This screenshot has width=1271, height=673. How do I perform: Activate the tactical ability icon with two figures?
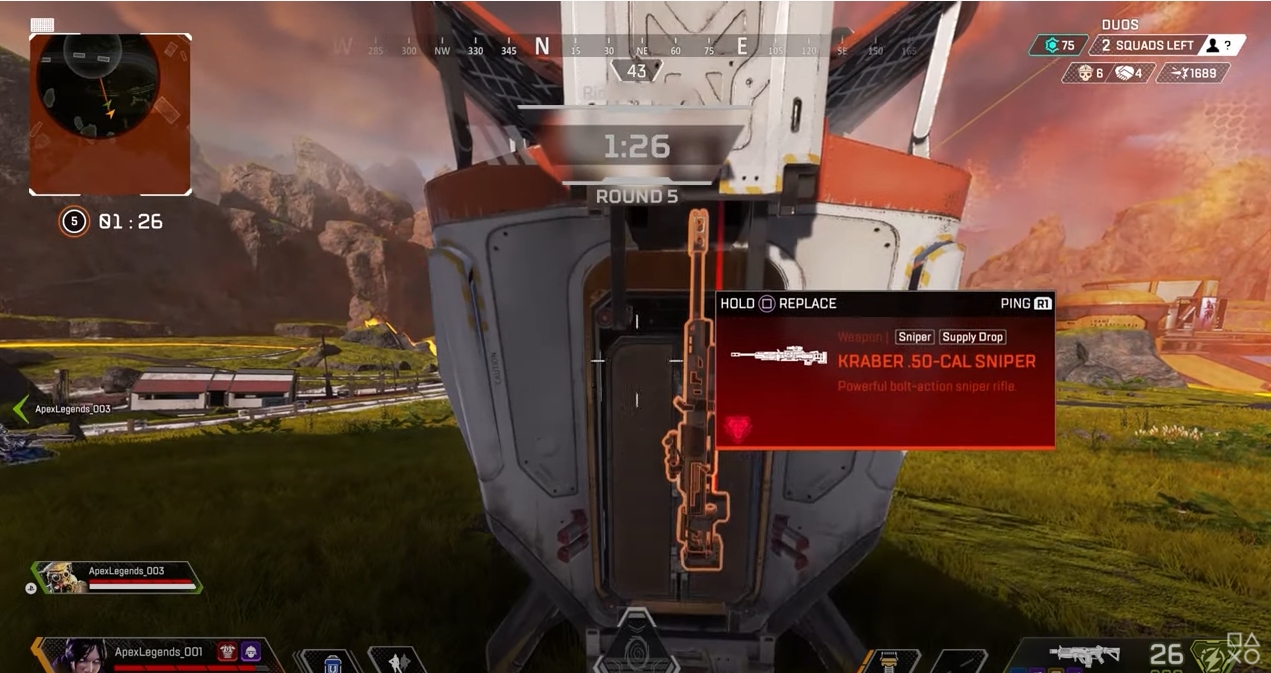point(398,661)
